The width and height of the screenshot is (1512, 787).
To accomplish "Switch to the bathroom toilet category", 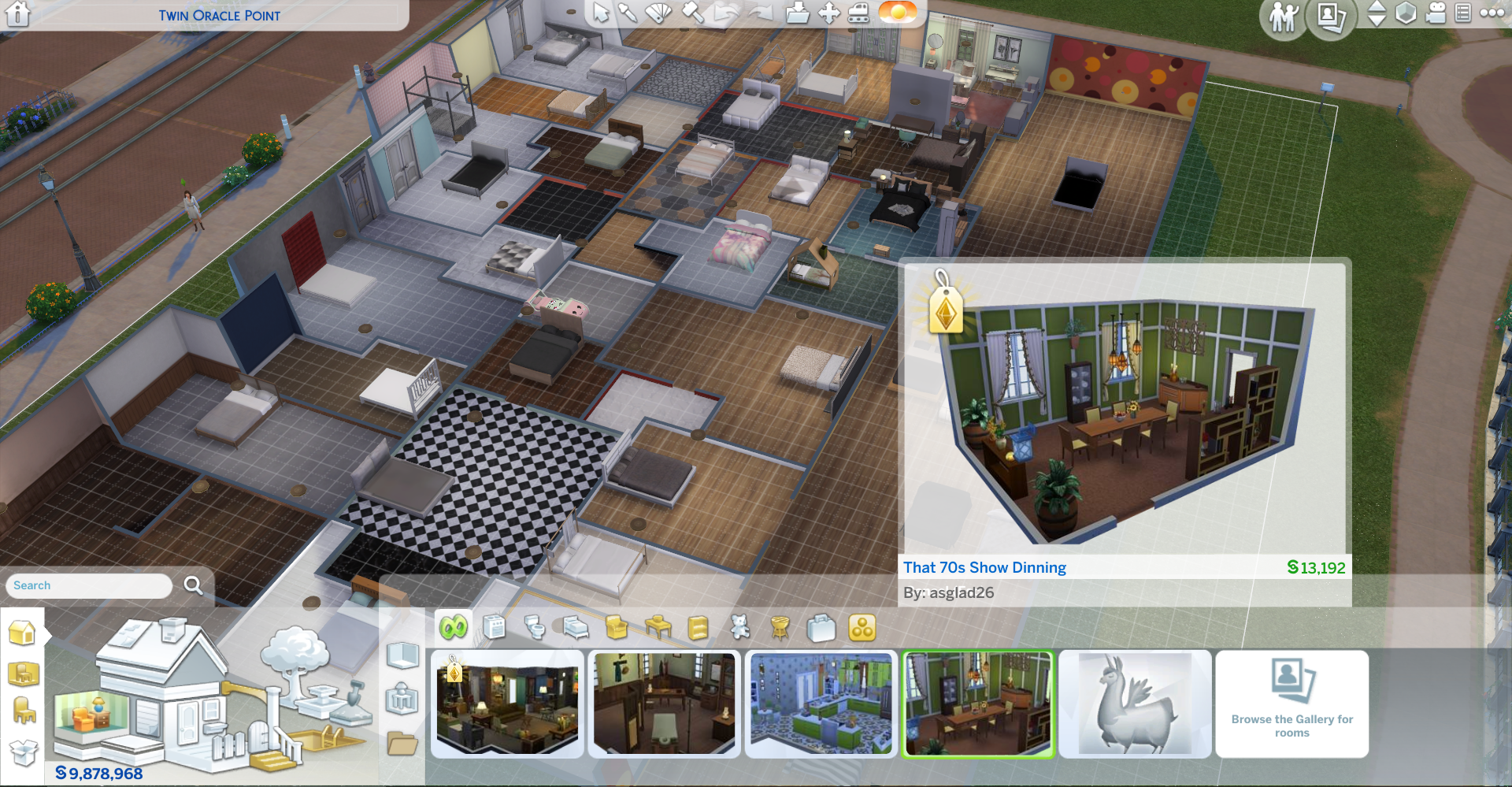I will click(x=535, y=628).
